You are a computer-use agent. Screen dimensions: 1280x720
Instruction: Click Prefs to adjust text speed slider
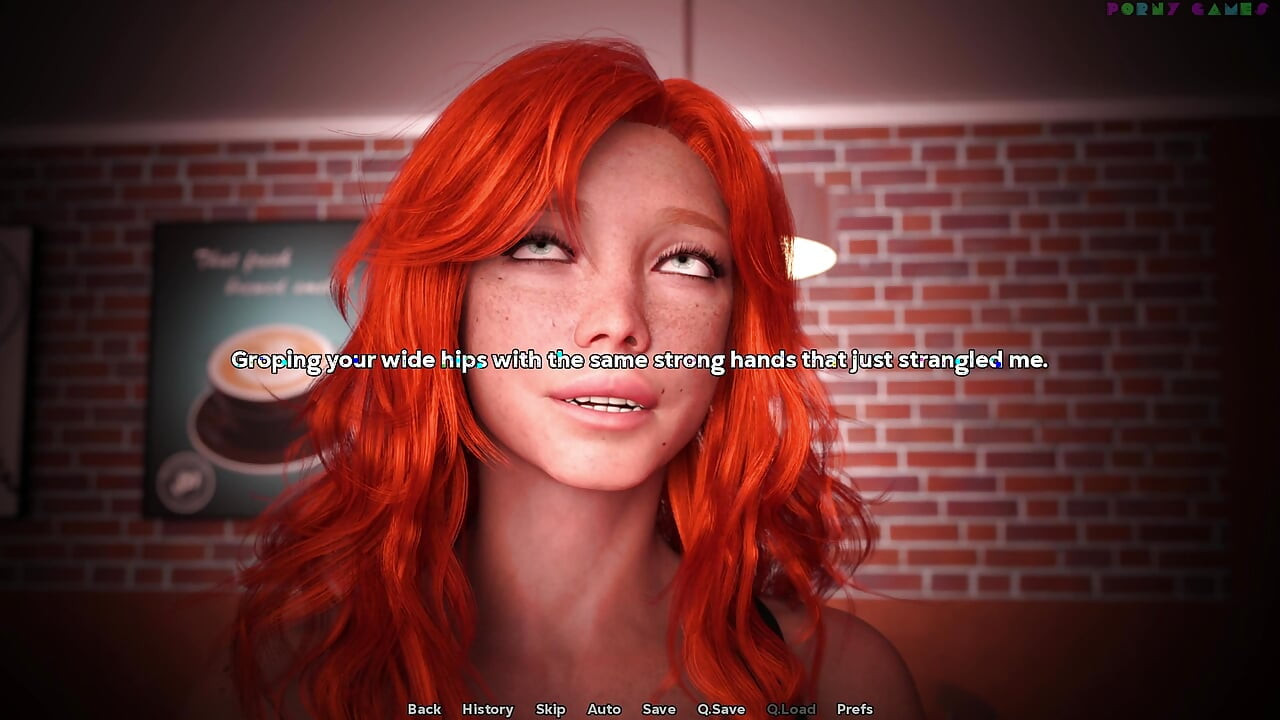click(855, 709)
